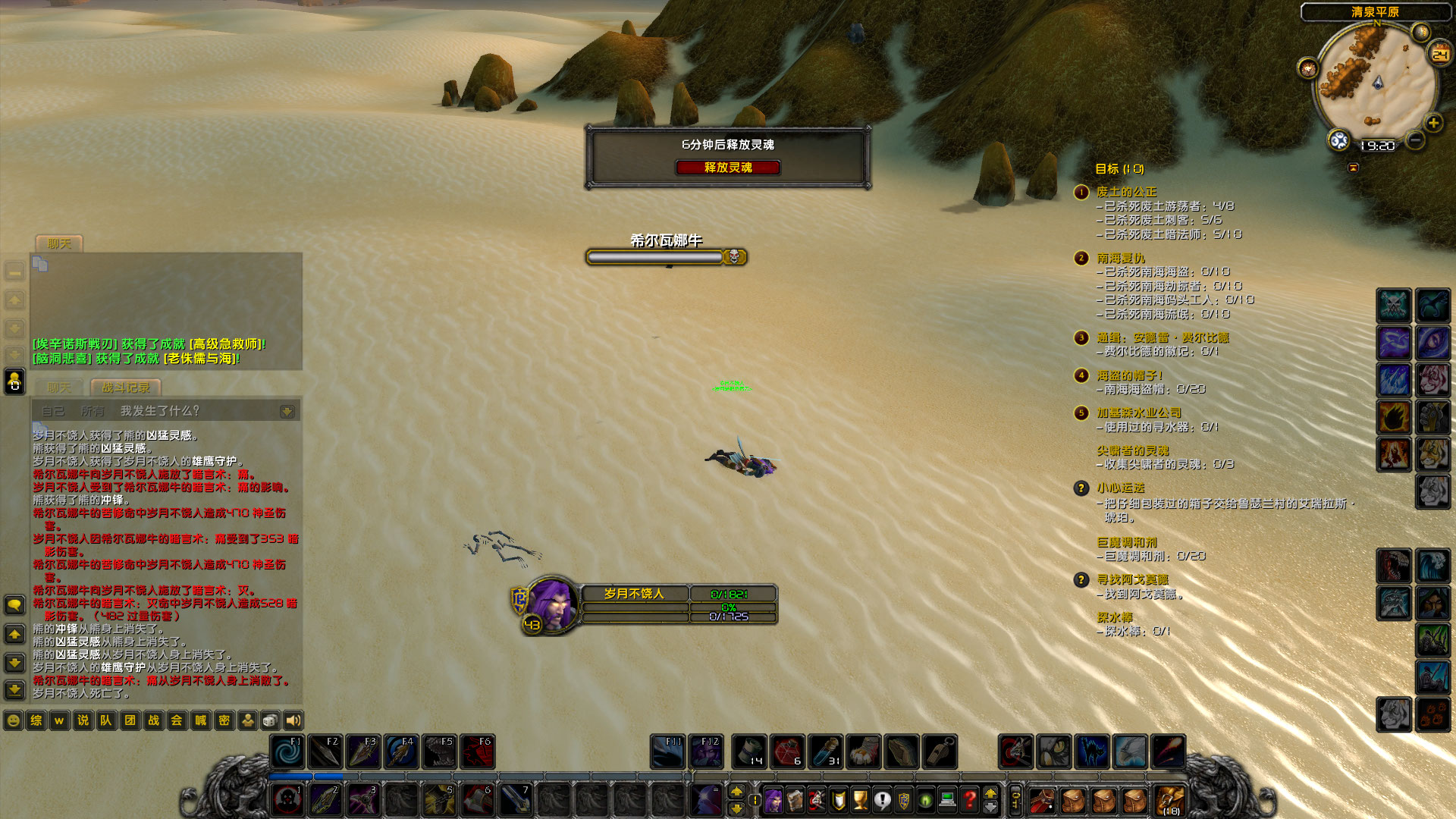Open the main backpack showing (18) free slots
The height and width of the screenshot is (819, 1456).
[1169, 800]
